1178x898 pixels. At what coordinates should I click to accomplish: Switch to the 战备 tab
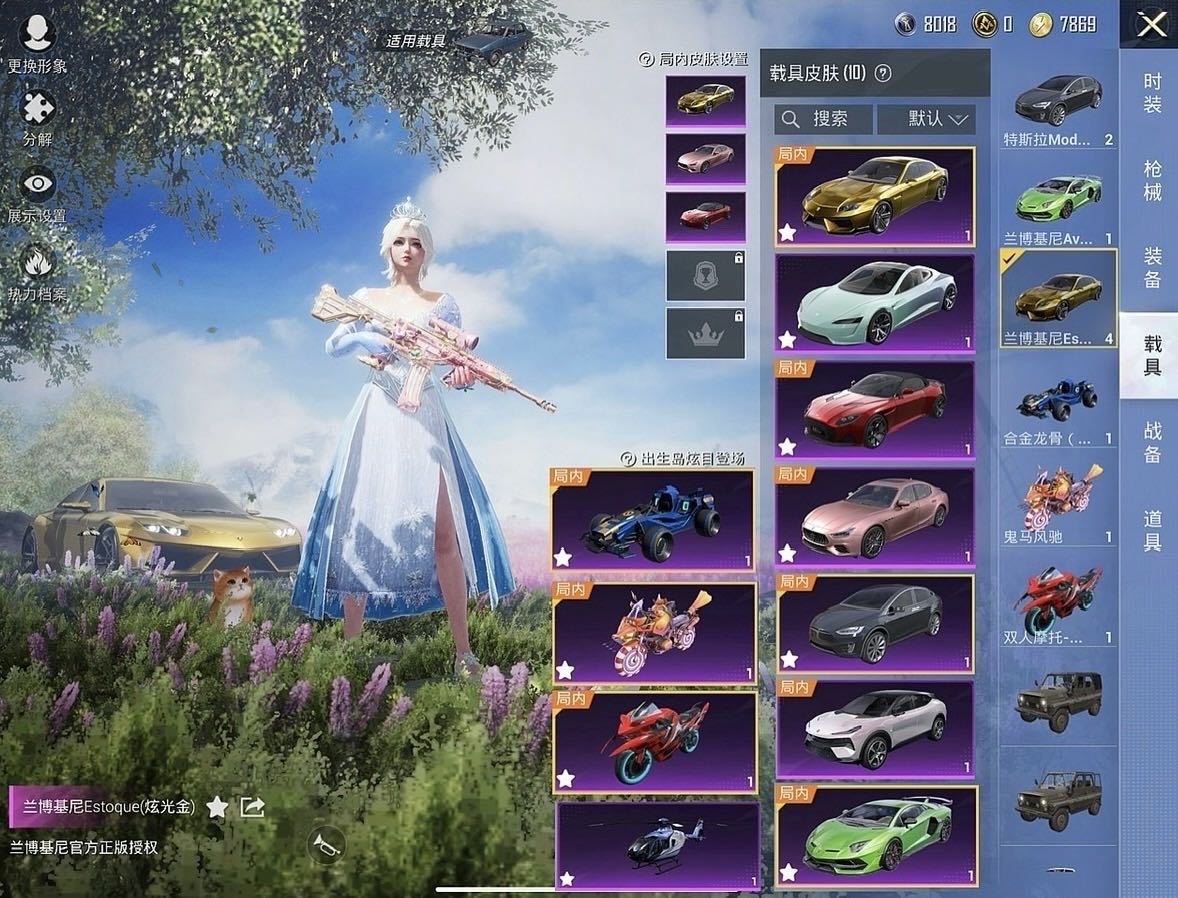[1152, 443]
